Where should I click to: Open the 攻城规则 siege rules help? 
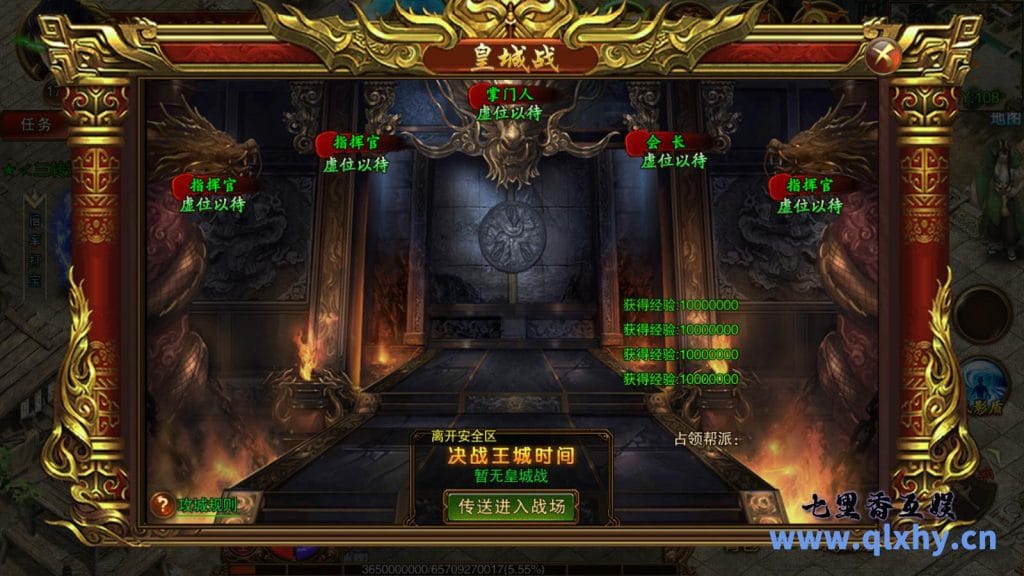pos(194,505)
